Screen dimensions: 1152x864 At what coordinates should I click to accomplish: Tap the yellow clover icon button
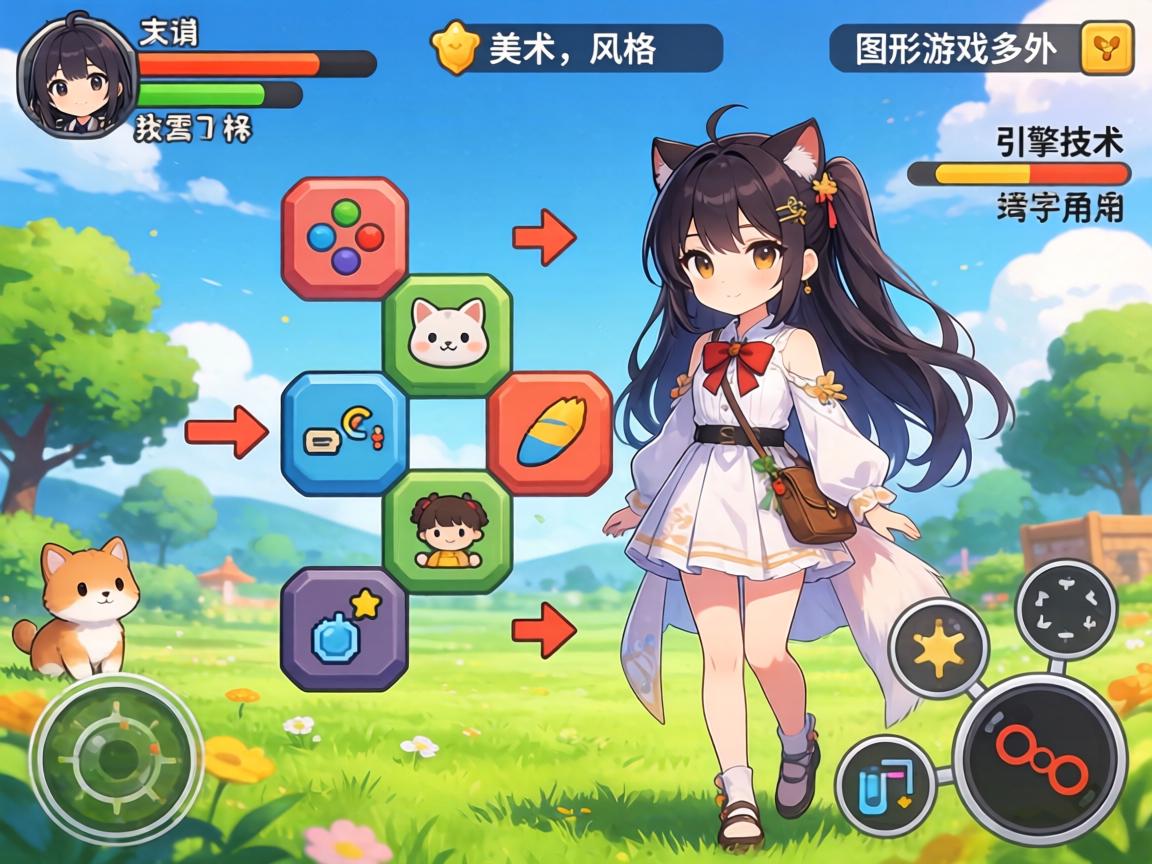1107,47
